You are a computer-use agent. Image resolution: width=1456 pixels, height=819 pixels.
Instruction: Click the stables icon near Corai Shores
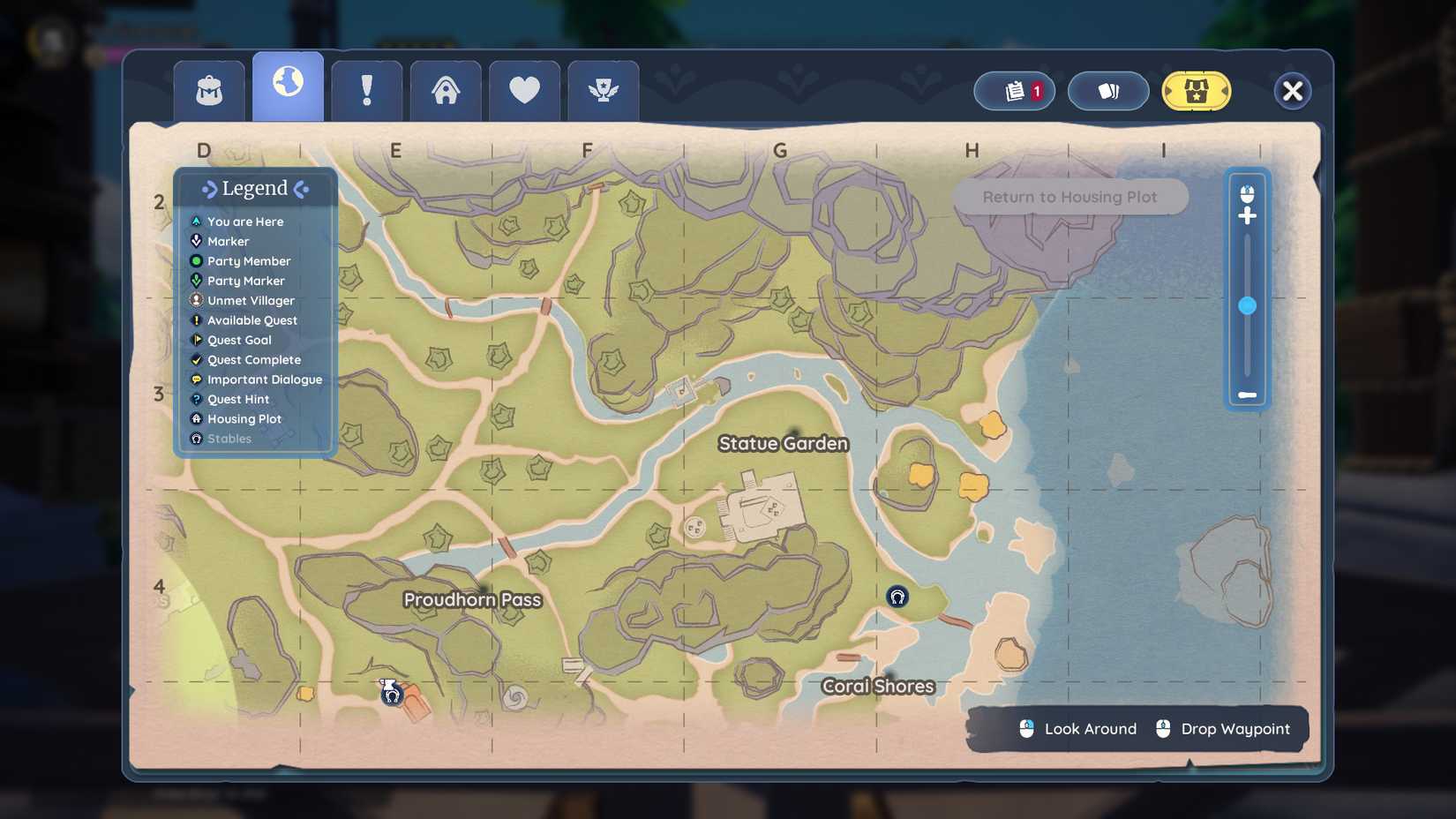(897, 597)
